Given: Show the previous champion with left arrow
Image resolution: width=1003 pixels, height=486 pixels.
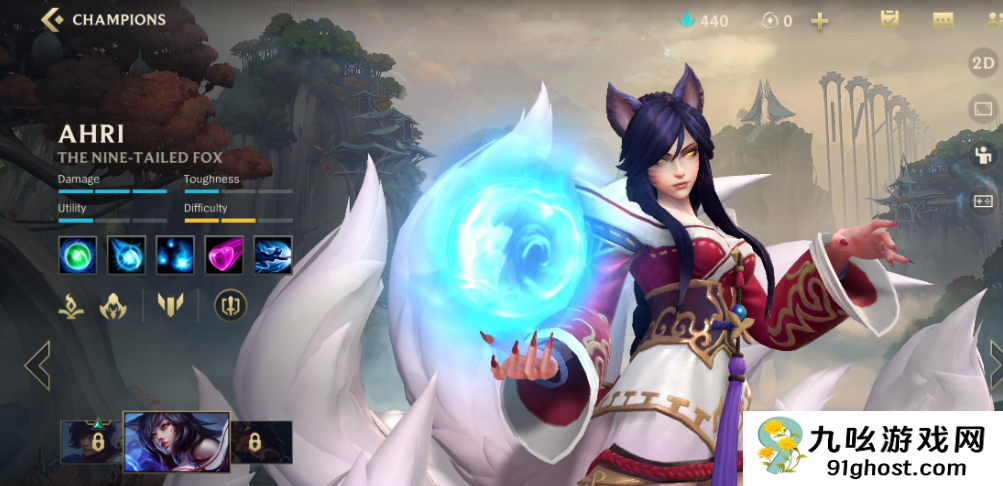Looking at the screenshot, I should click(x=37, y=365).
